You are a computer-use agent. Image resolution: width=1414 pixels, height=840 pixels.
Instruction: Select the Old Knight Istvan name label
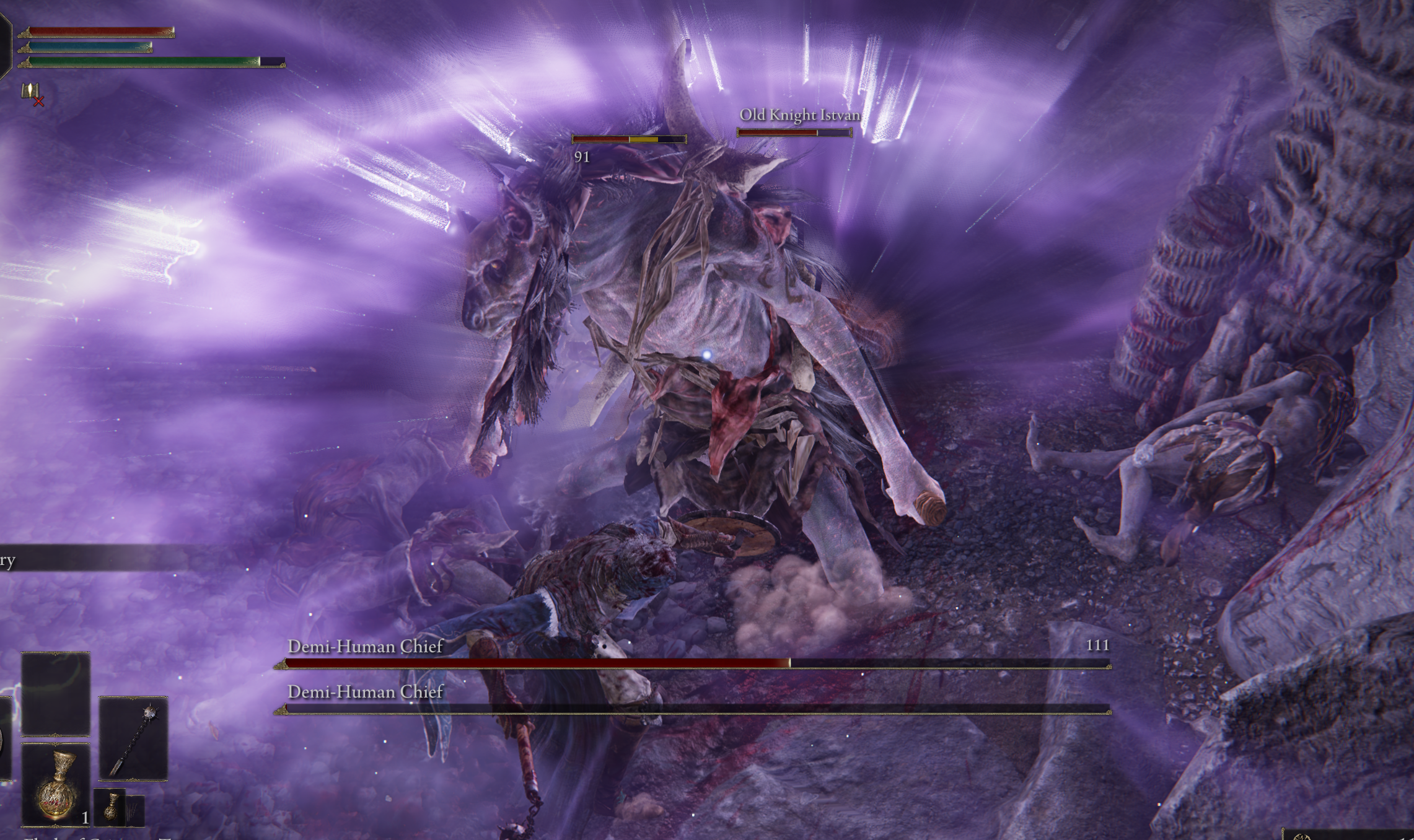(x=799, y=115)
